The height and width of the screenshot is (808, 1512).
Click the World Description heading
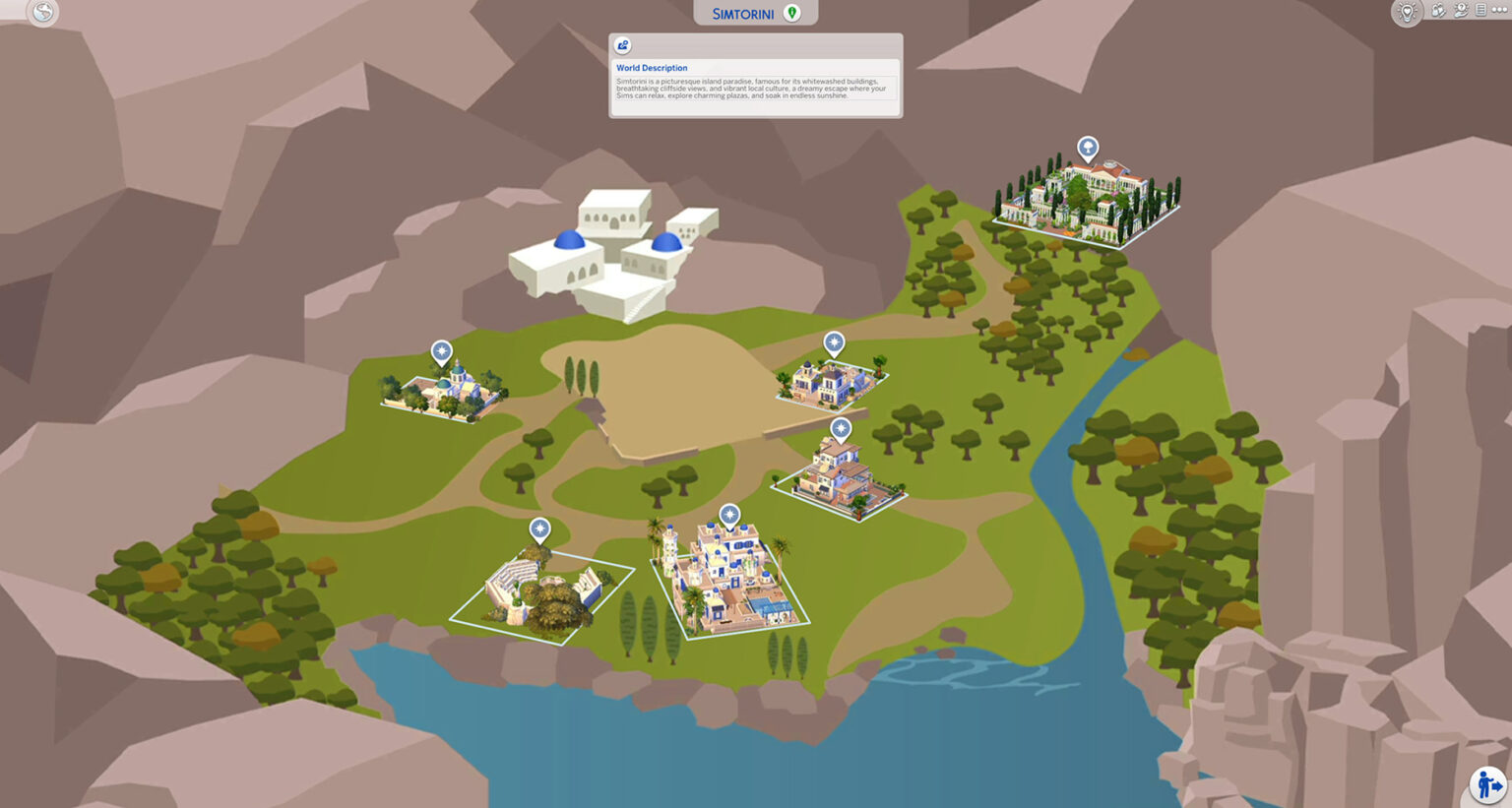[x=652, y=68]
